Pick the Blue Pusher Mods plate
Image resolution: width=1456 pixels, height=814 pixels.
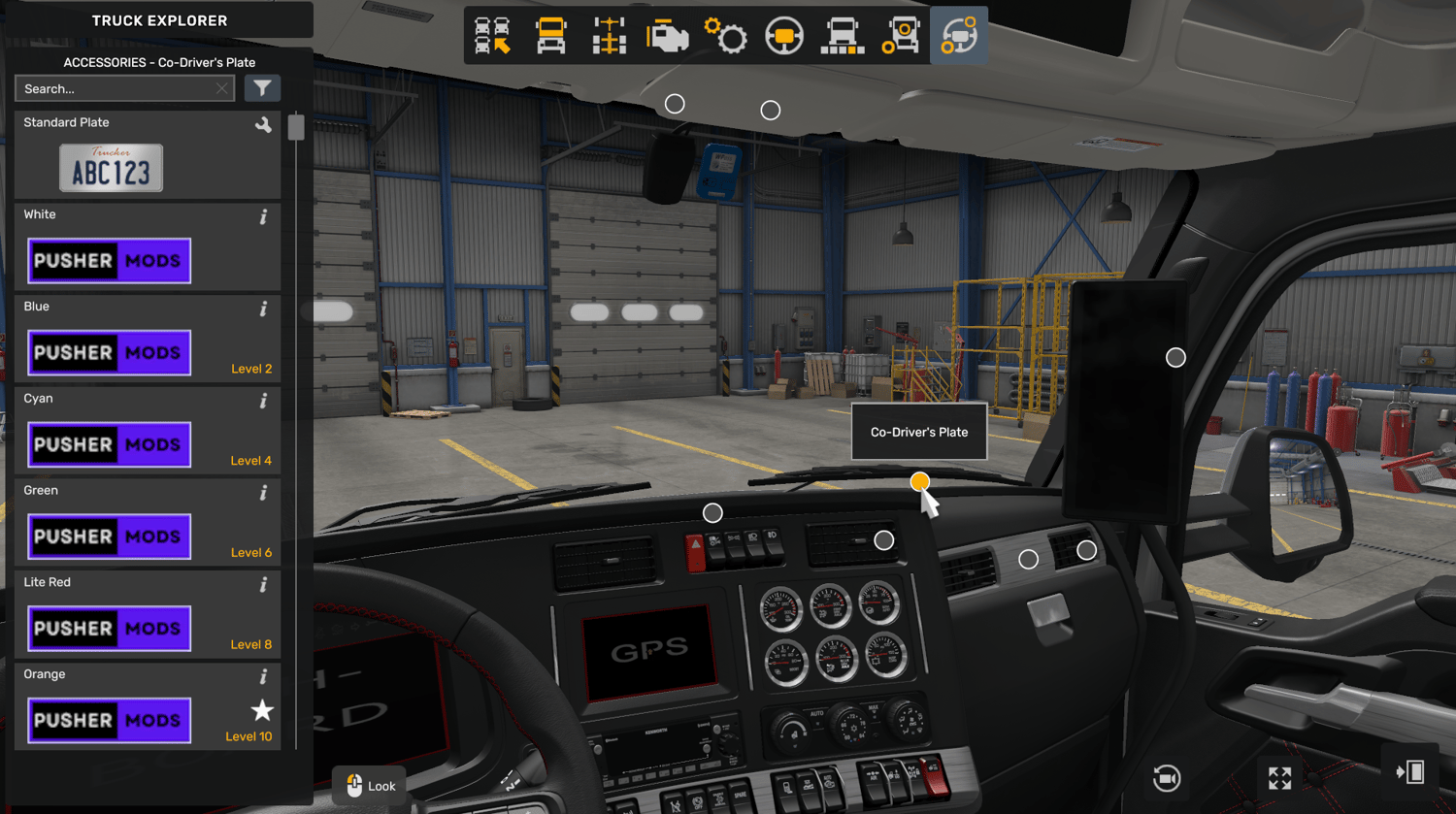point(109,352)
